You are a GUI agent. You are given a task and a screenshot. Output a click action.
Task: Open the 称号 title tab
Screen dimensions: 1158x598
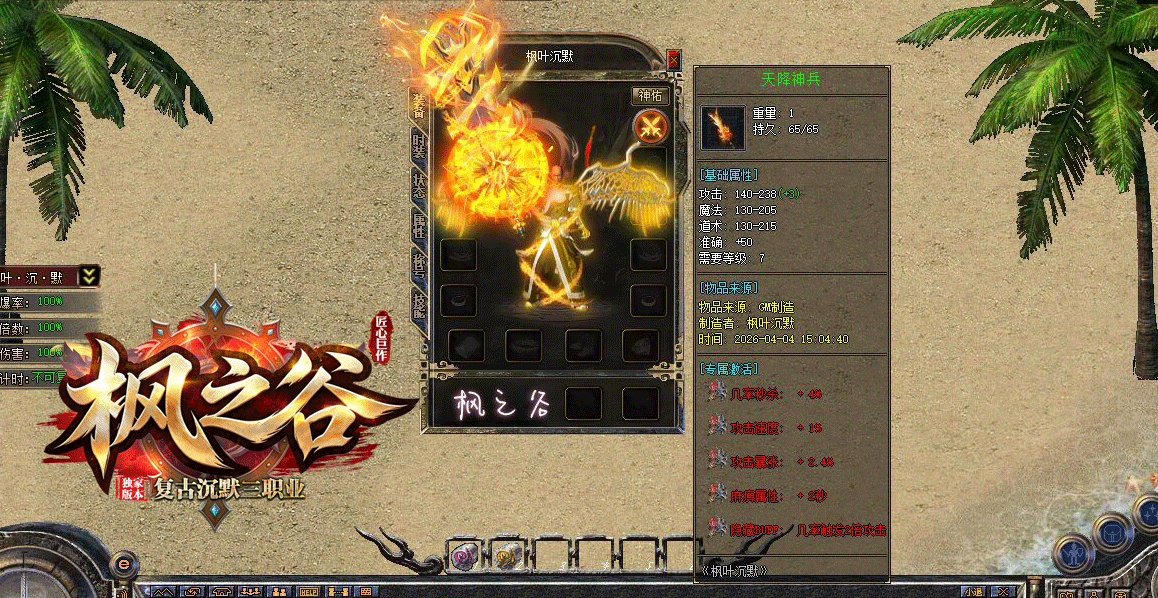coord(418,265)
